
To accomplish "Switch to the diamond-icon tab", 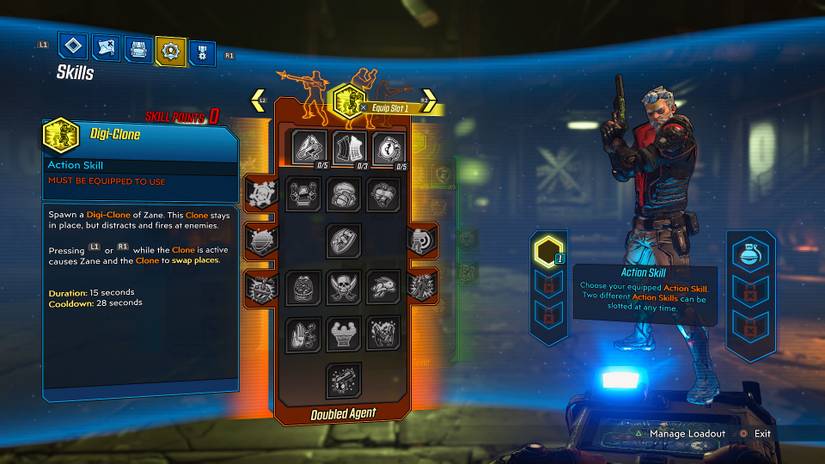I will pos(72,47).
